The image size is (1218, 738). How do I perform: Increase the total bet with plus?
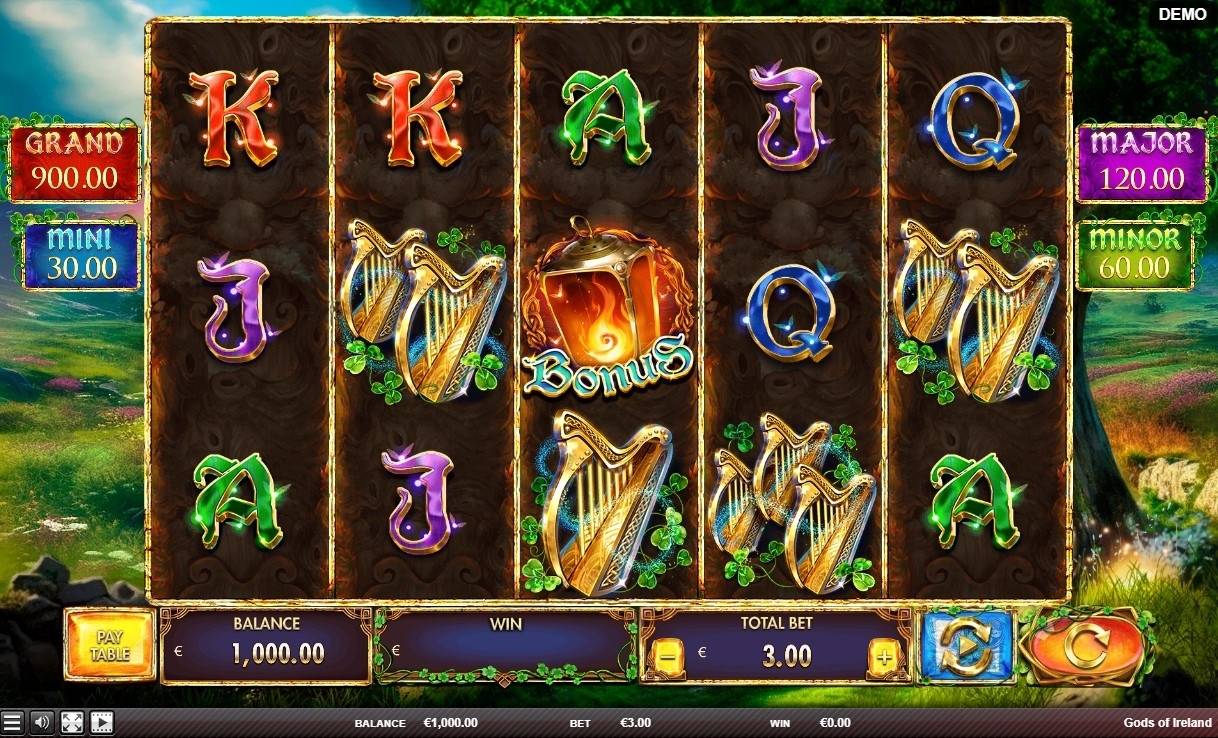[884, 657]
